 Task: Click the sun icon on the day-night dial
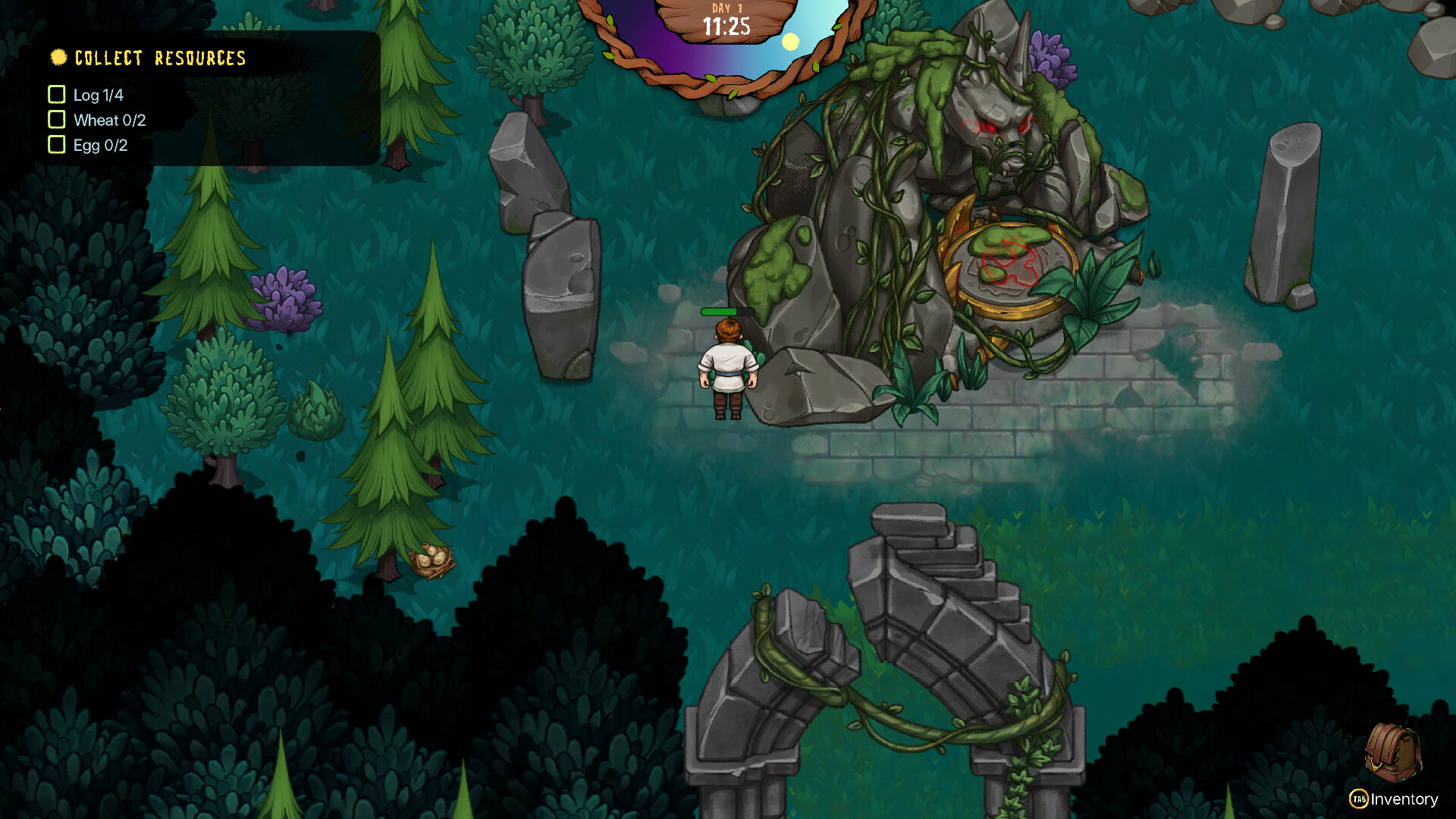(x=792, y=43)
